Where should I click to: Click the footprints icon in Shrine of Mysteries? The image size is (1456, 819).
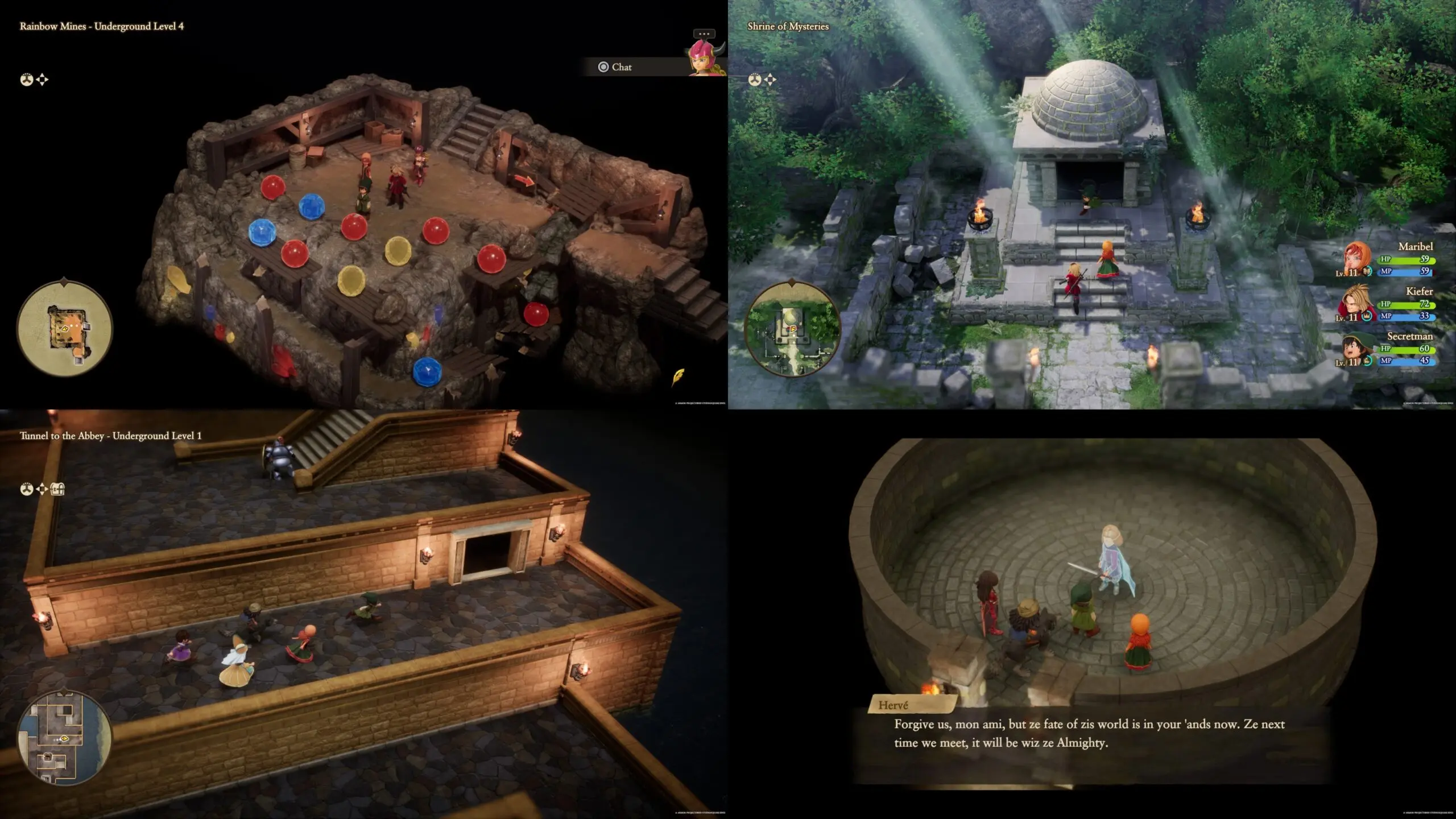(755, 80)
